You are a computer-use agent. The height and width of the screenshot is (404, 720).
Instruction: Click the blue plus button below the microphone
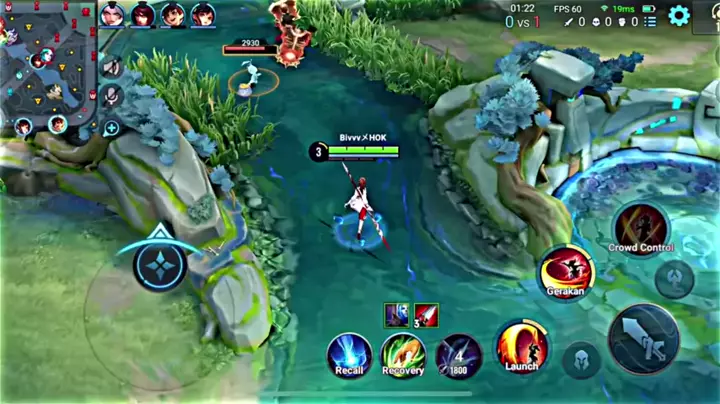click(x=111, y=128)
